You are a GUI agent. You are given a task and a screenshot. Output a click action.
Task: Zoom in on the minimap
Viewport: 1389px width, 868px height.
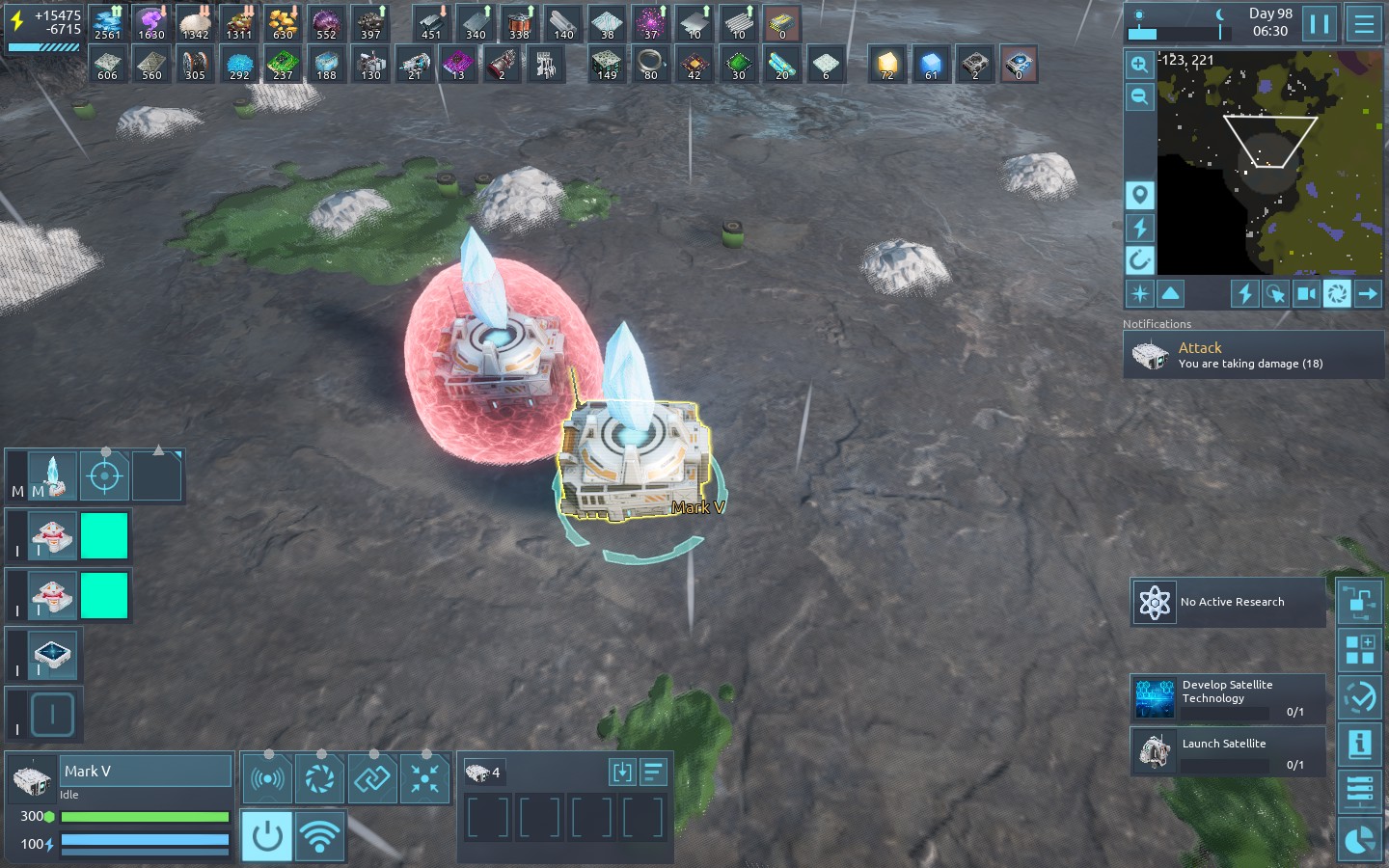(1139, 65)
